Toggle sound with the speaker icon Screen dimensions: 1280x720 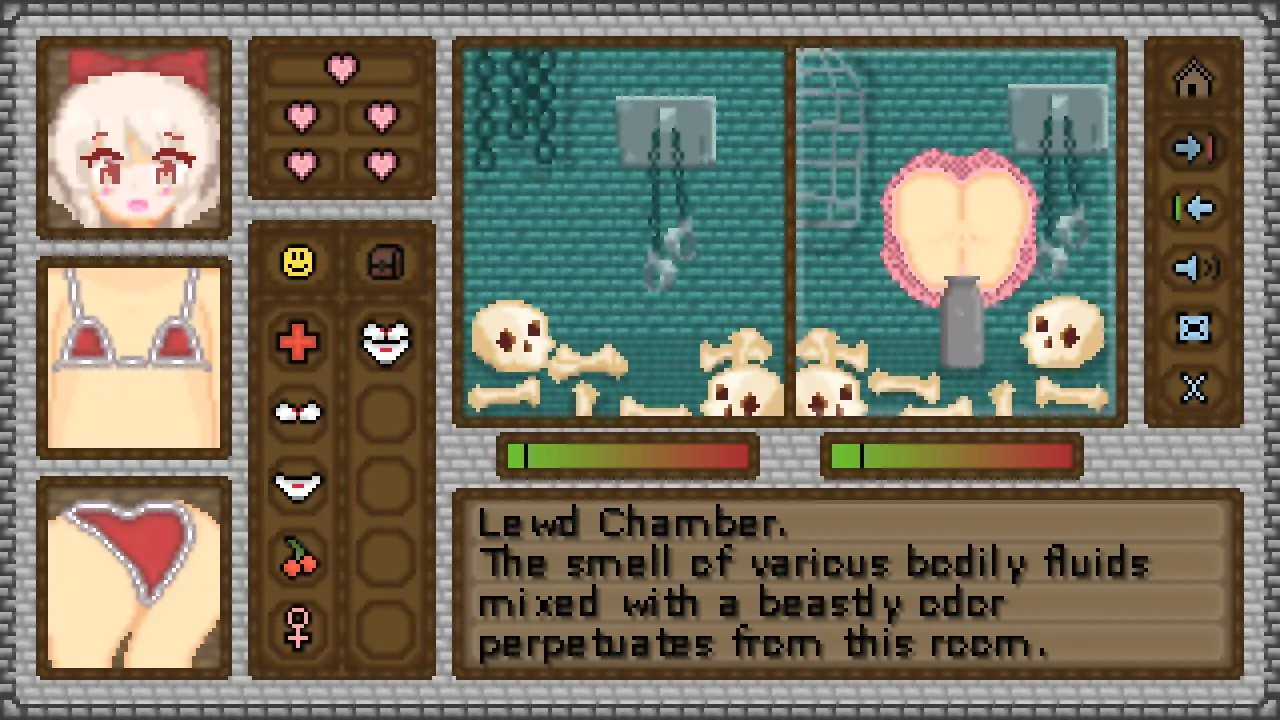[x=1194, y=268]
